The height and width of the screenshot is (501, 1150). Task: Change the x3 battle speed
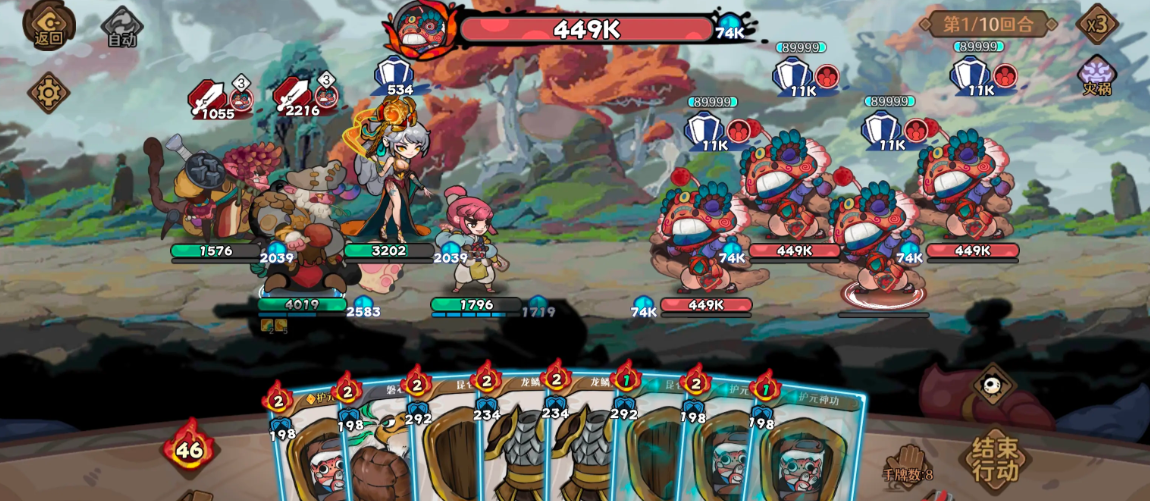pyautogui.click(x=1097, y=24)
